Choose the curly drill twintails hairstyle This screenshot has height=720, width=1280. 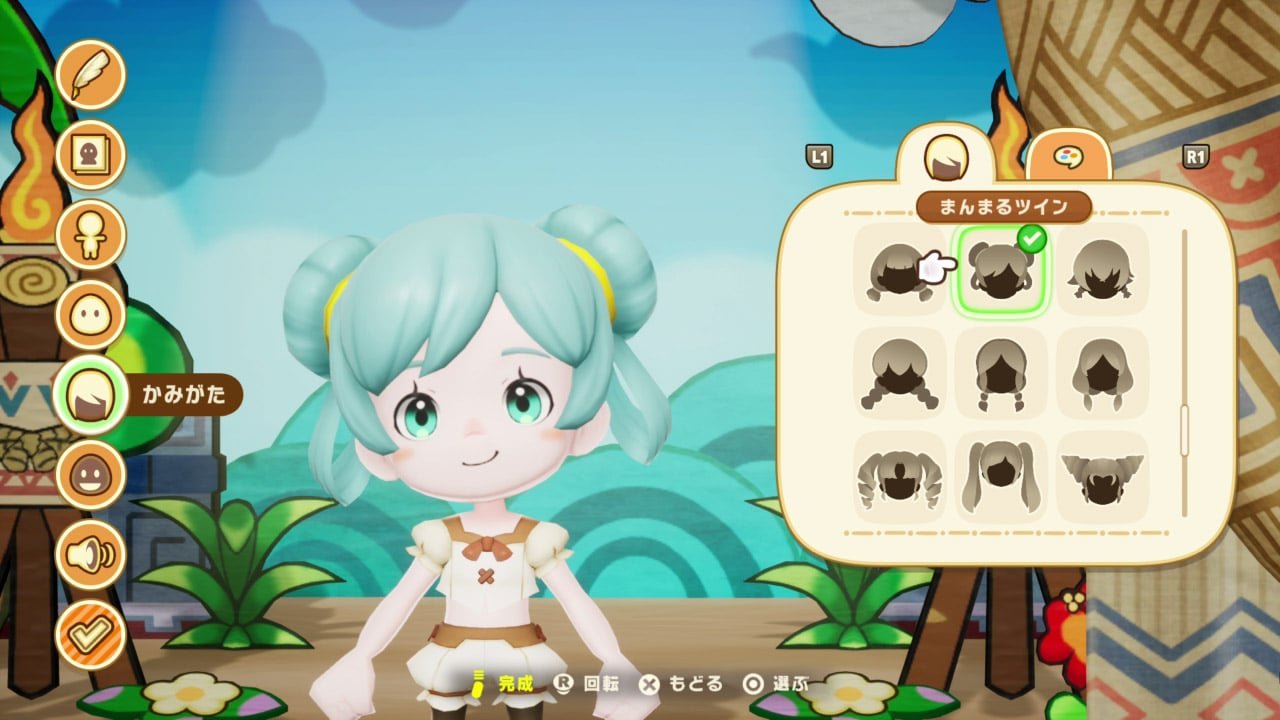tap(900, 477)
